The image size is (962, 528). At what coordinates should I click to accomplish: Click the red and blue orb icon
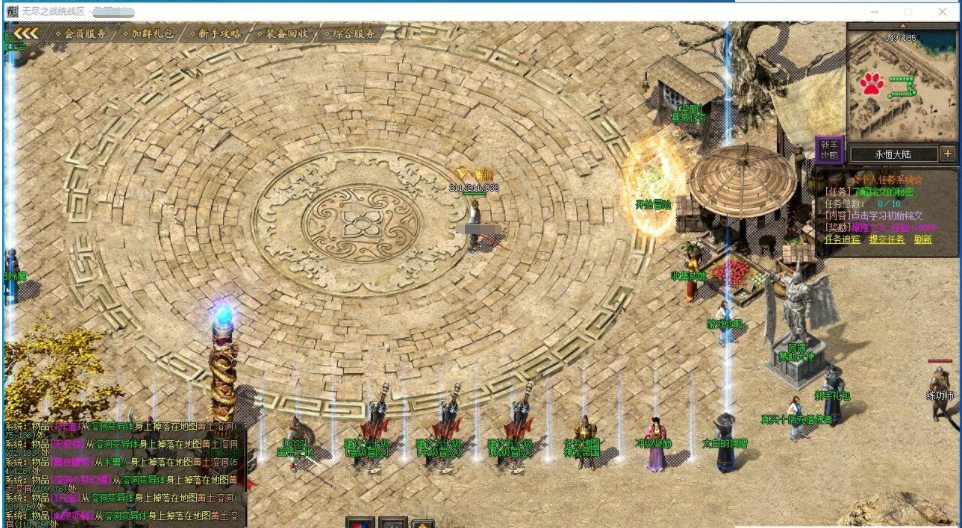tap(360, 523)
